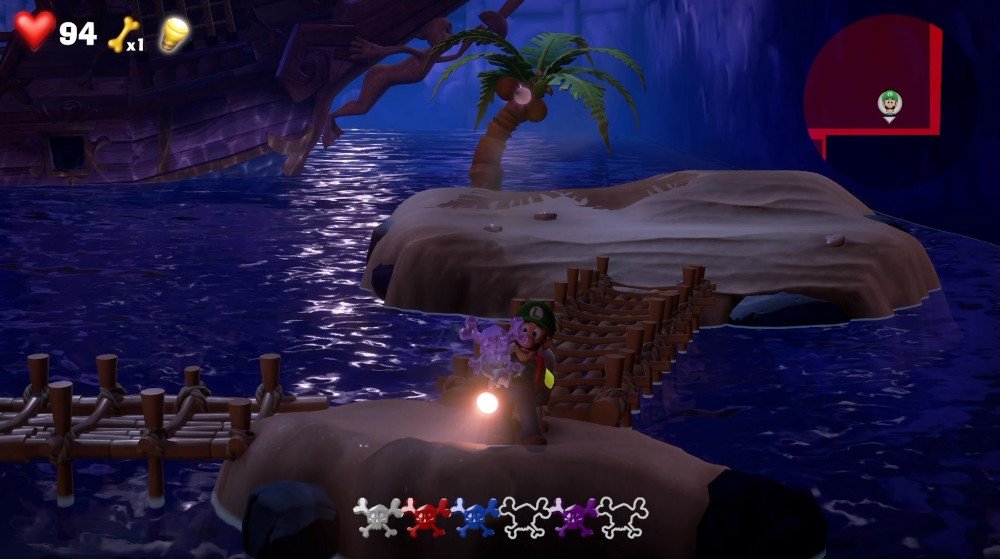
Task: Select the white skull gem icon
Action: pyautogui.click(x=378, y=517)
